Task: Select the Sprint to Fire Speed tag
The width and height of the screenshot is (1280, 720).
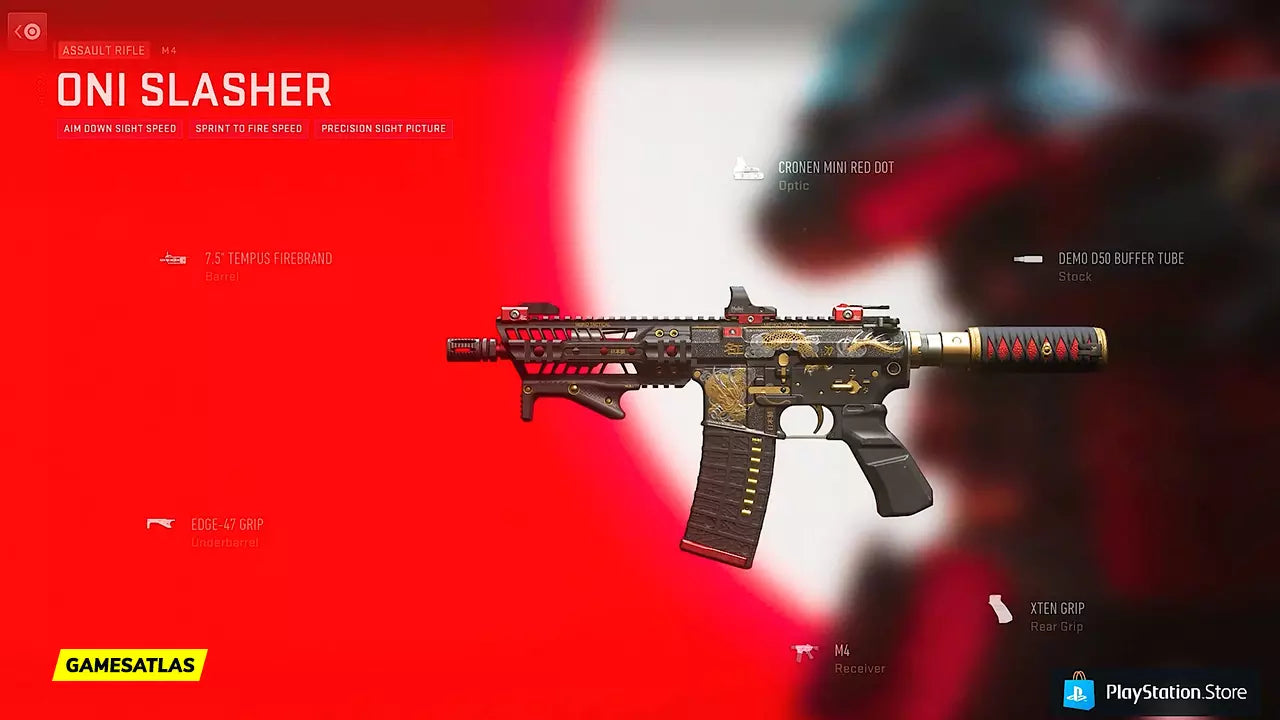Action: pyautogui.click(x=248, y=129)
